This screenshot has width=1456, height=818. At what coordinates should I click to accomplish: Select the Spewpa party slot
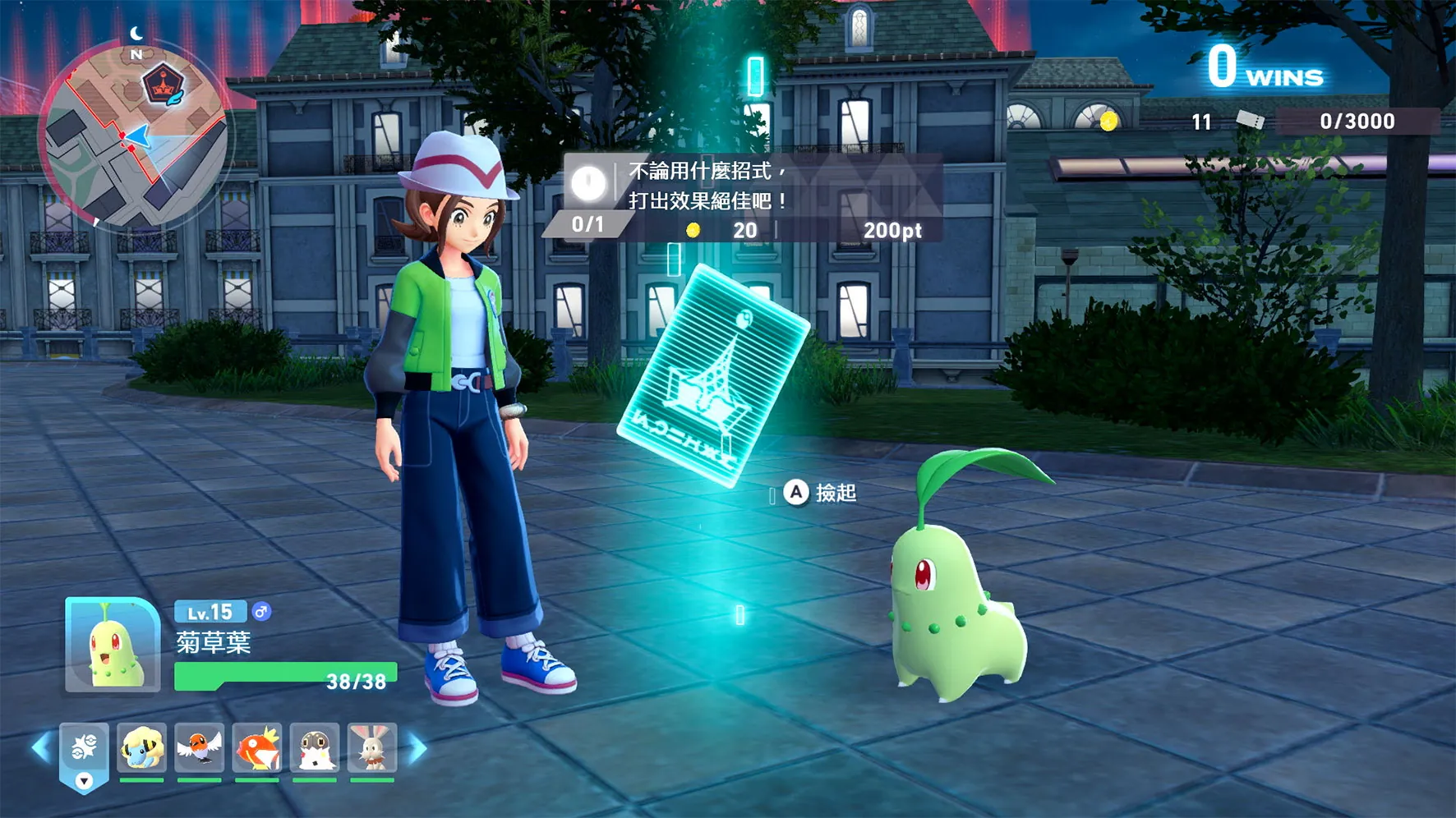tap(315, 748)
